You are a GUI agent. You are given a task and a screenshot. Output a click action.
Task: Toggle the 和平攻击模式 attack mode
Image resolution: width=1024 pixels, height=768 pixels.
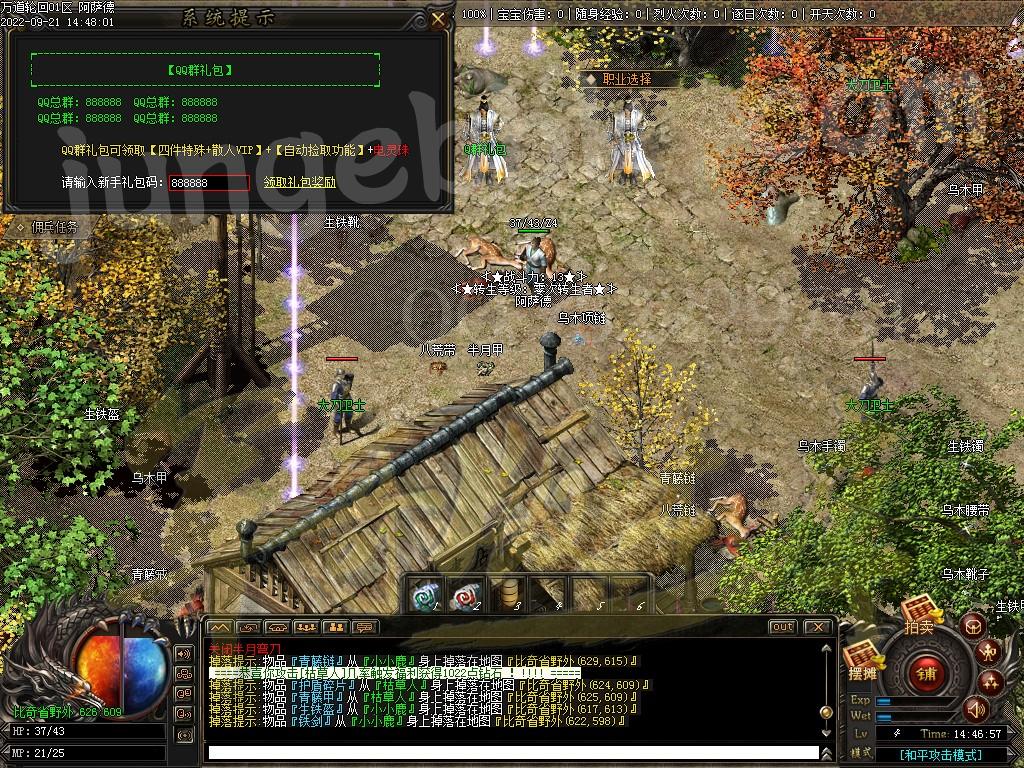click(x=938, y=755)
